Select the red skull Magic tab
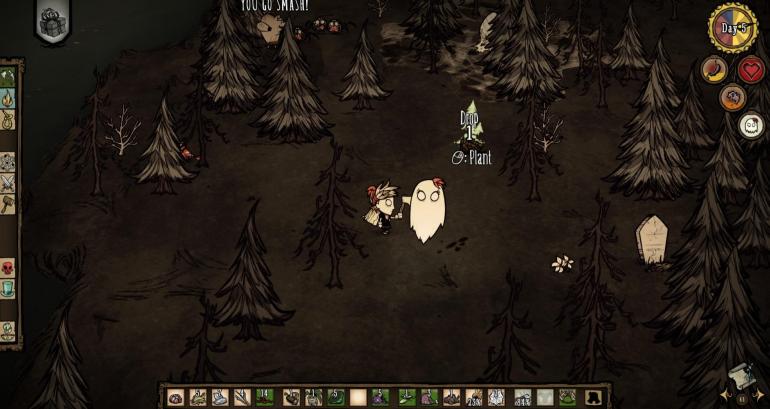 click(8, 267)
